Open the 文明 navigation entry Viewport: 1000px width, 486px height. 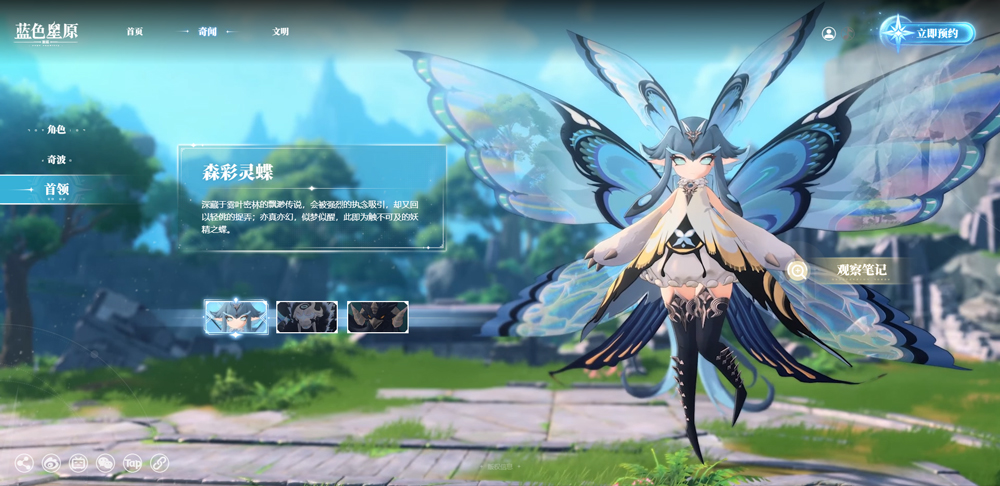pos(281,32)
